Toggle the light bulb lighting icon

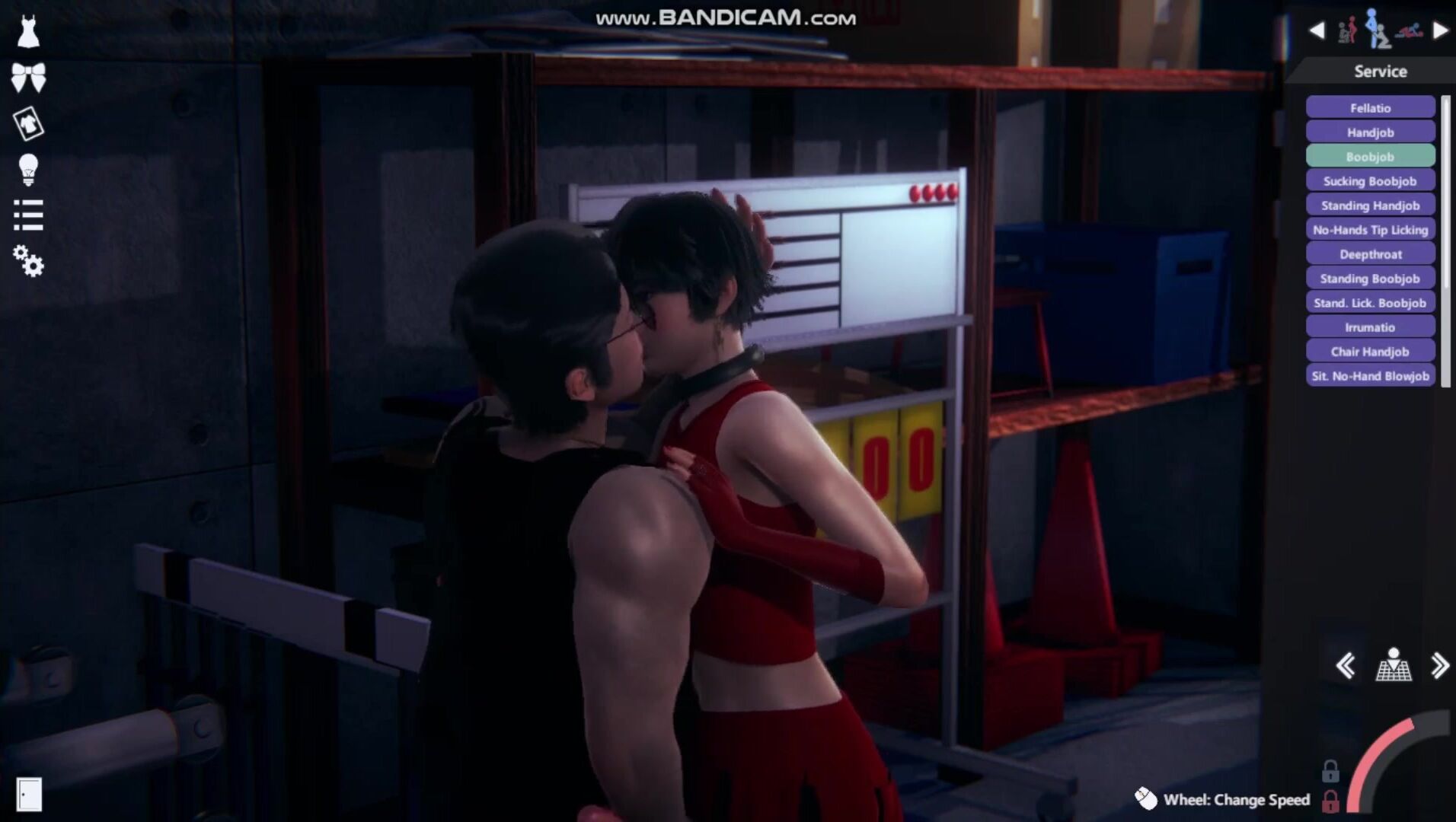tap(28, 169)
